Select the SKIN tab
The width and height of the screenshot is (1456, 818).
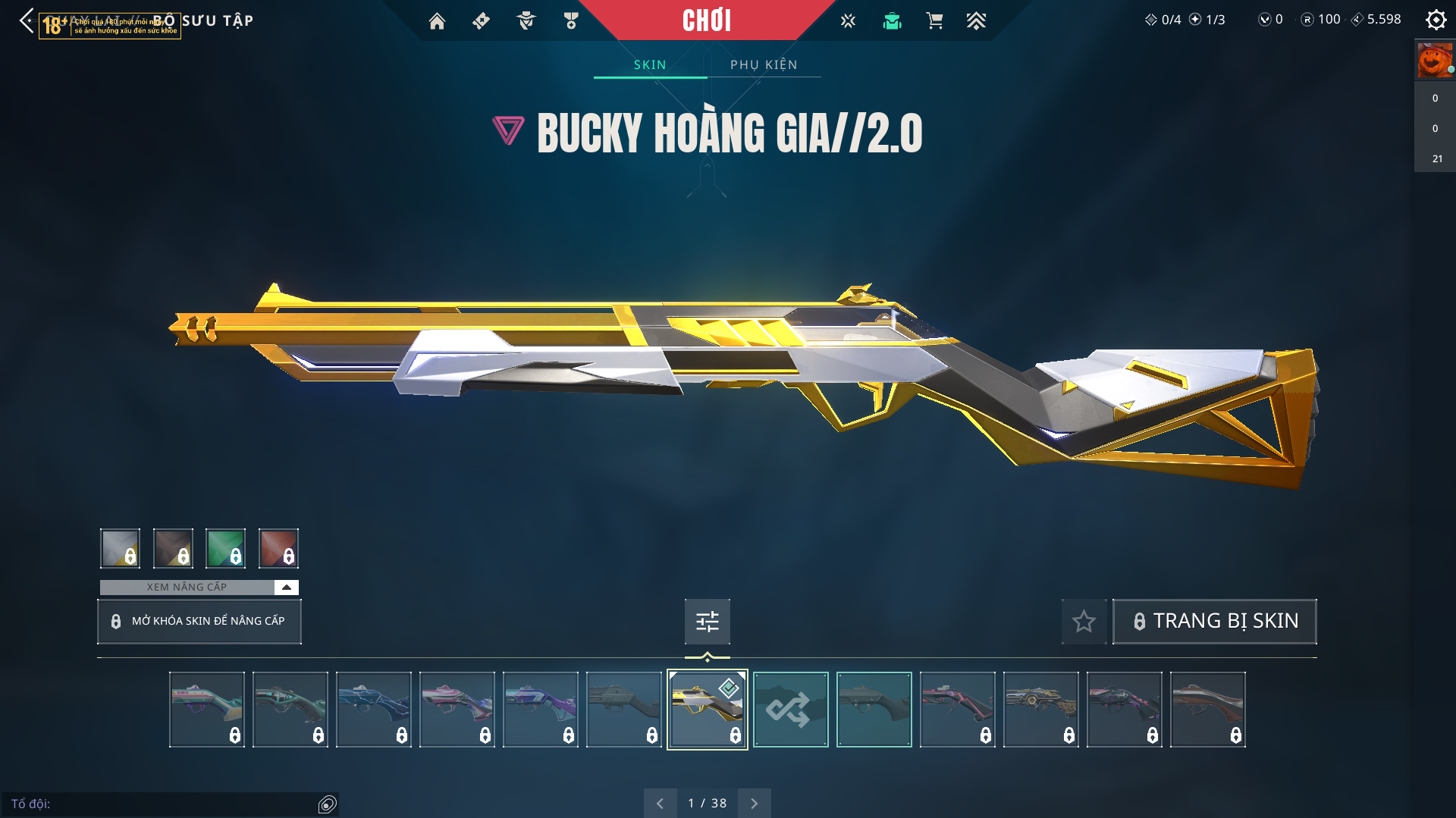click(x=650, y=65)
